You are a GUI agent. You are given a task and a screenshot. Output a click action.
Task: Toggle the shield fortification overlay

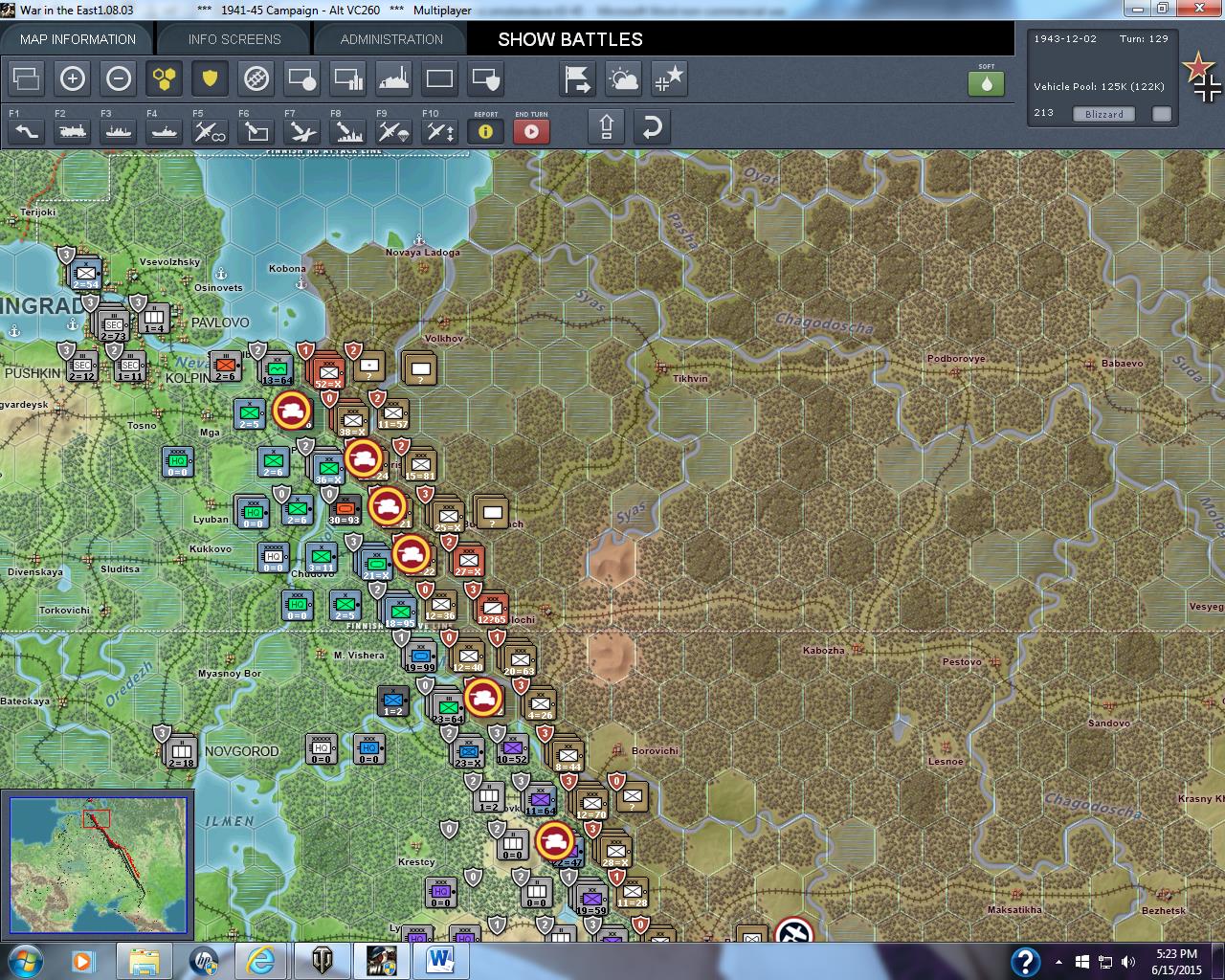point(211,79)
